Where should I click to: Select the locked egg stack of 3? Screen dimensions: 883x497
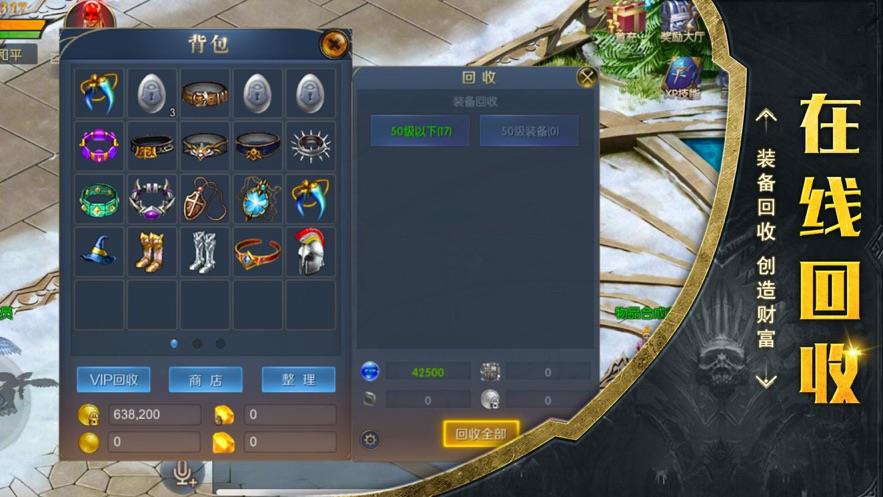tap(152, 93)
